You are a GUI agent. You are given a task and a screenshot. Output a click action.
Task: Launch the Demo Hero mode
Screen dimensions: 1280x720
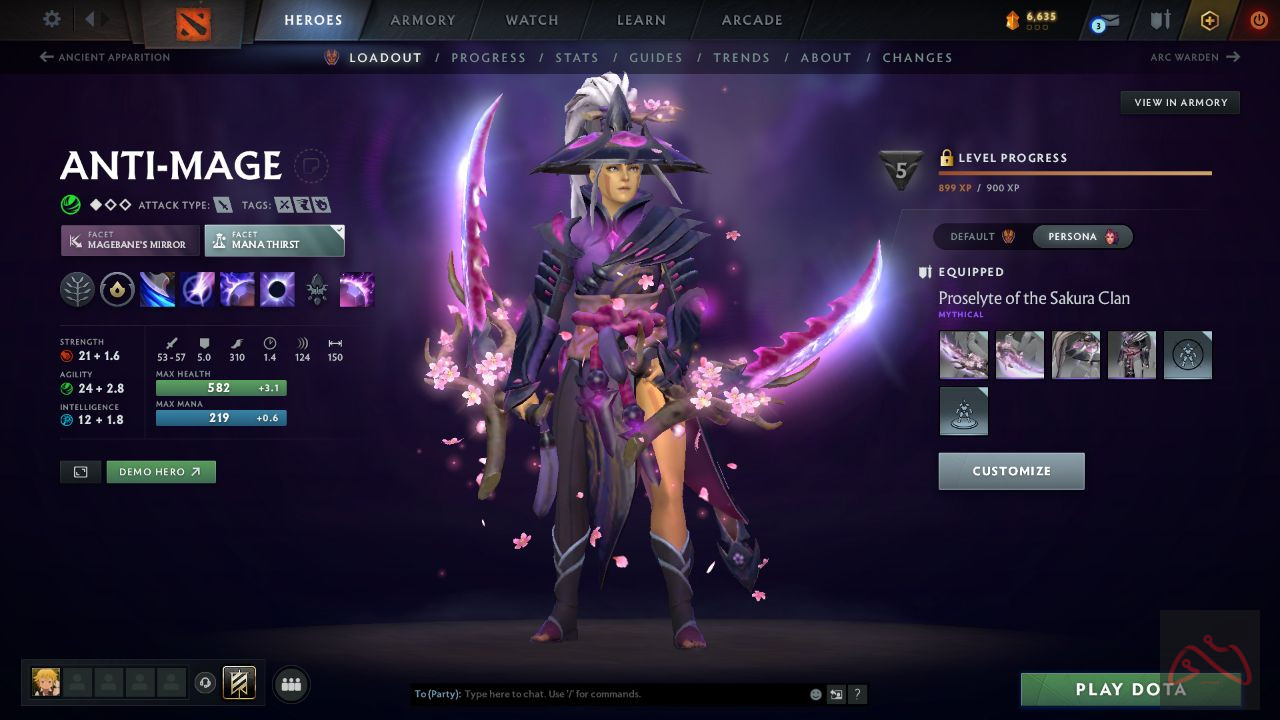pos(161,471)
